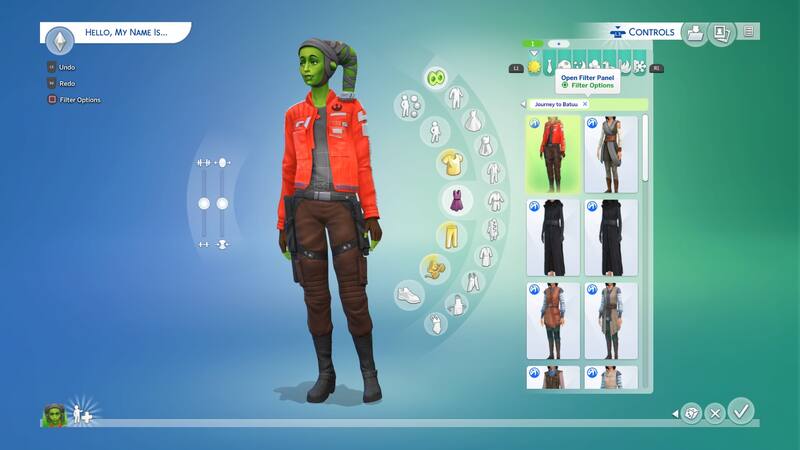This screenshot has height=450, width=800.
Task: Click the save to library folder icon
Action: coord(693,33)
